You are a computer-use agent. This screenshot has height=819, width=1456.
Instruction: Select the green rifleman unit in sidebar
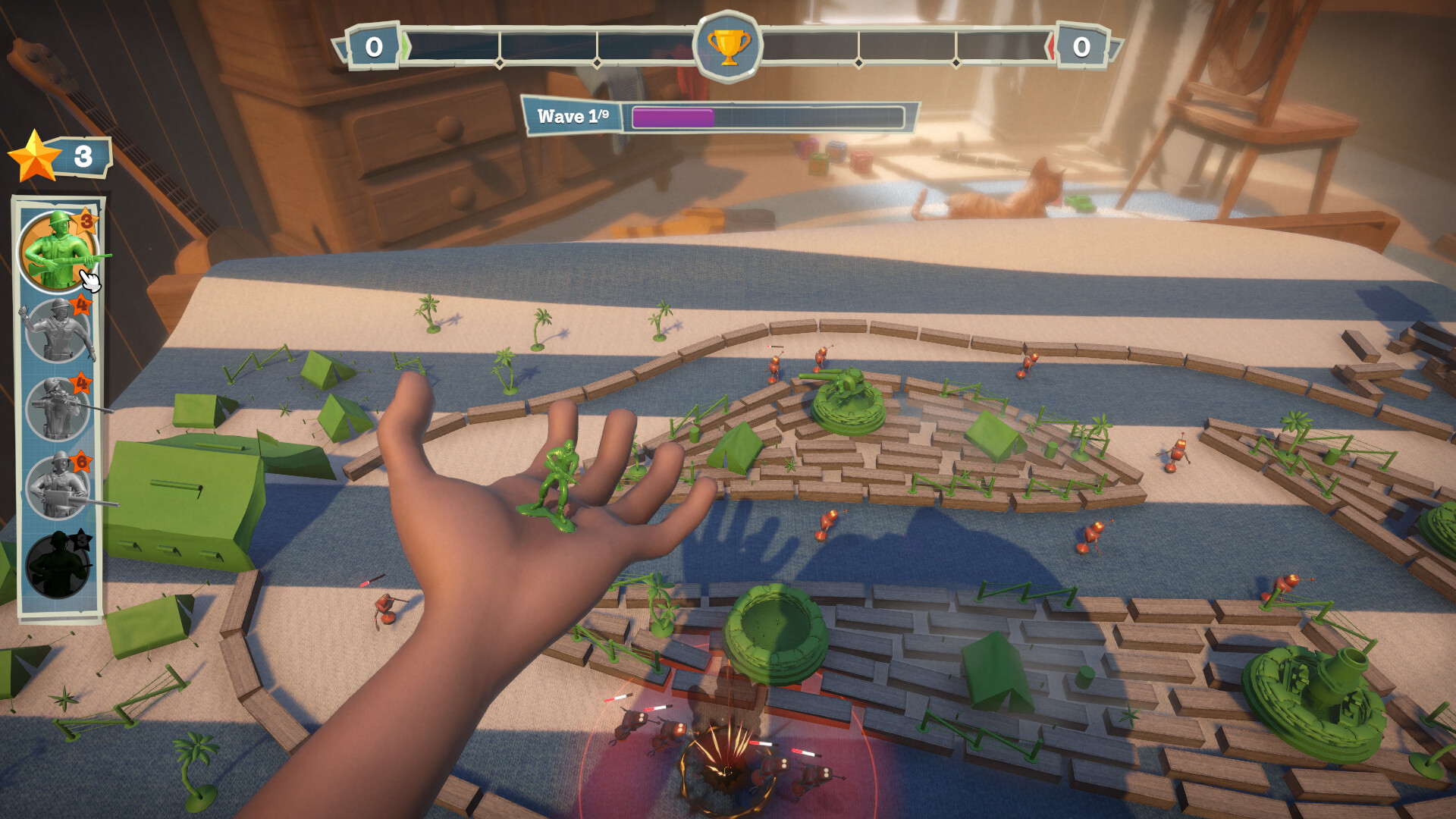[57, 250]
